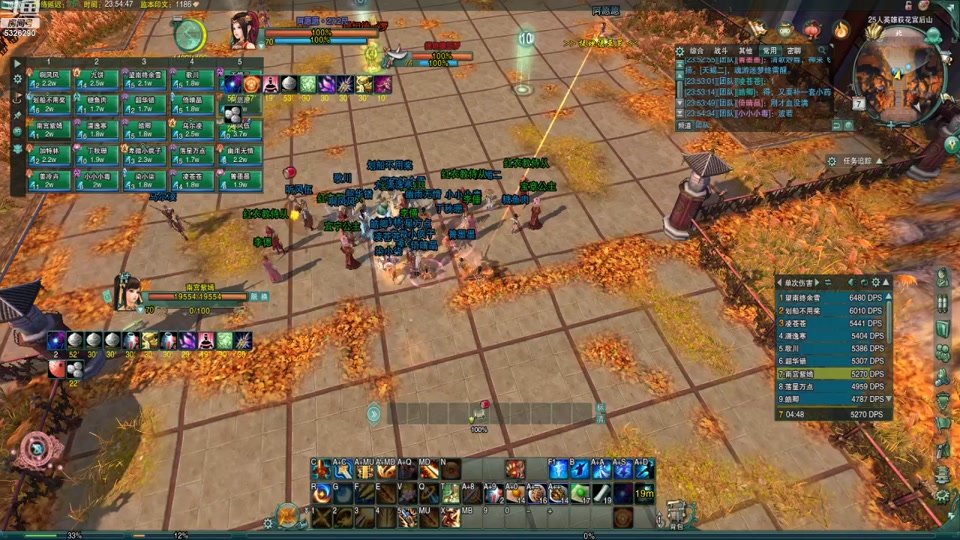Viewport: 960px width, 540px height.
Task: Open damage meter gear settings
Action: click(876, 283)
